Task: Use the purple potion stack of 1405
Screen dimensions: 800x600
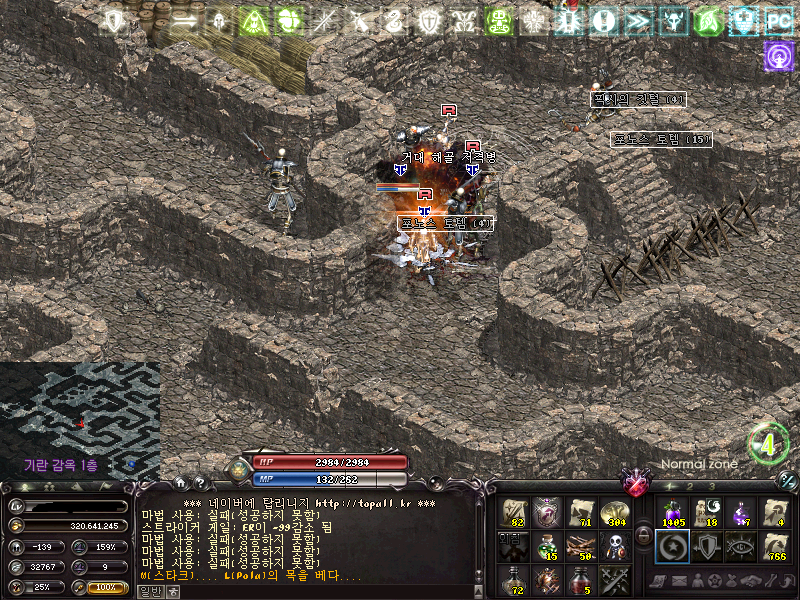Action: [672, 513]
